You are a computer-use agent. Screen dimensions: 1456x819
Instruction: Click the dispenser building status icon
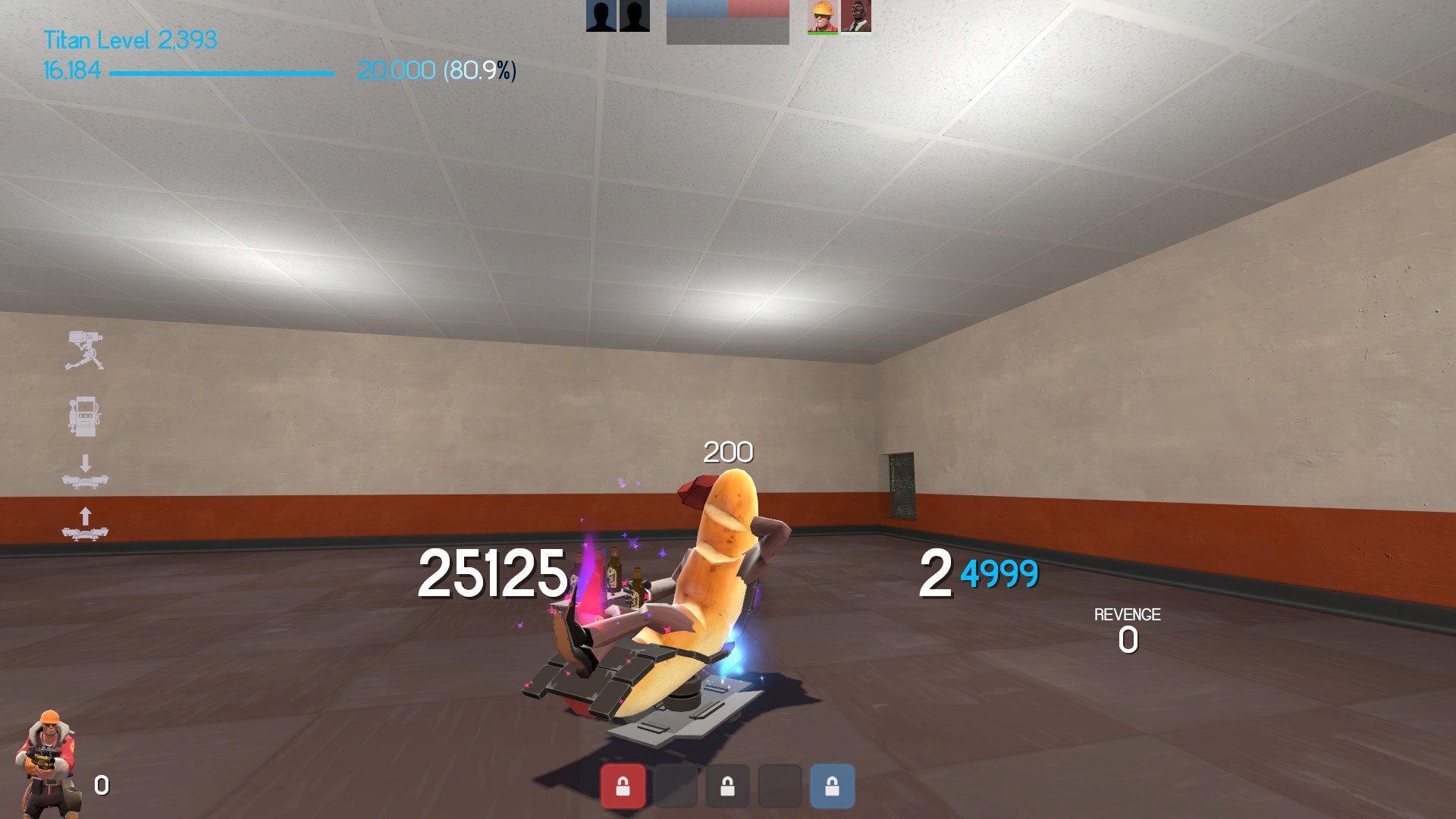click(x=83, y=416)
